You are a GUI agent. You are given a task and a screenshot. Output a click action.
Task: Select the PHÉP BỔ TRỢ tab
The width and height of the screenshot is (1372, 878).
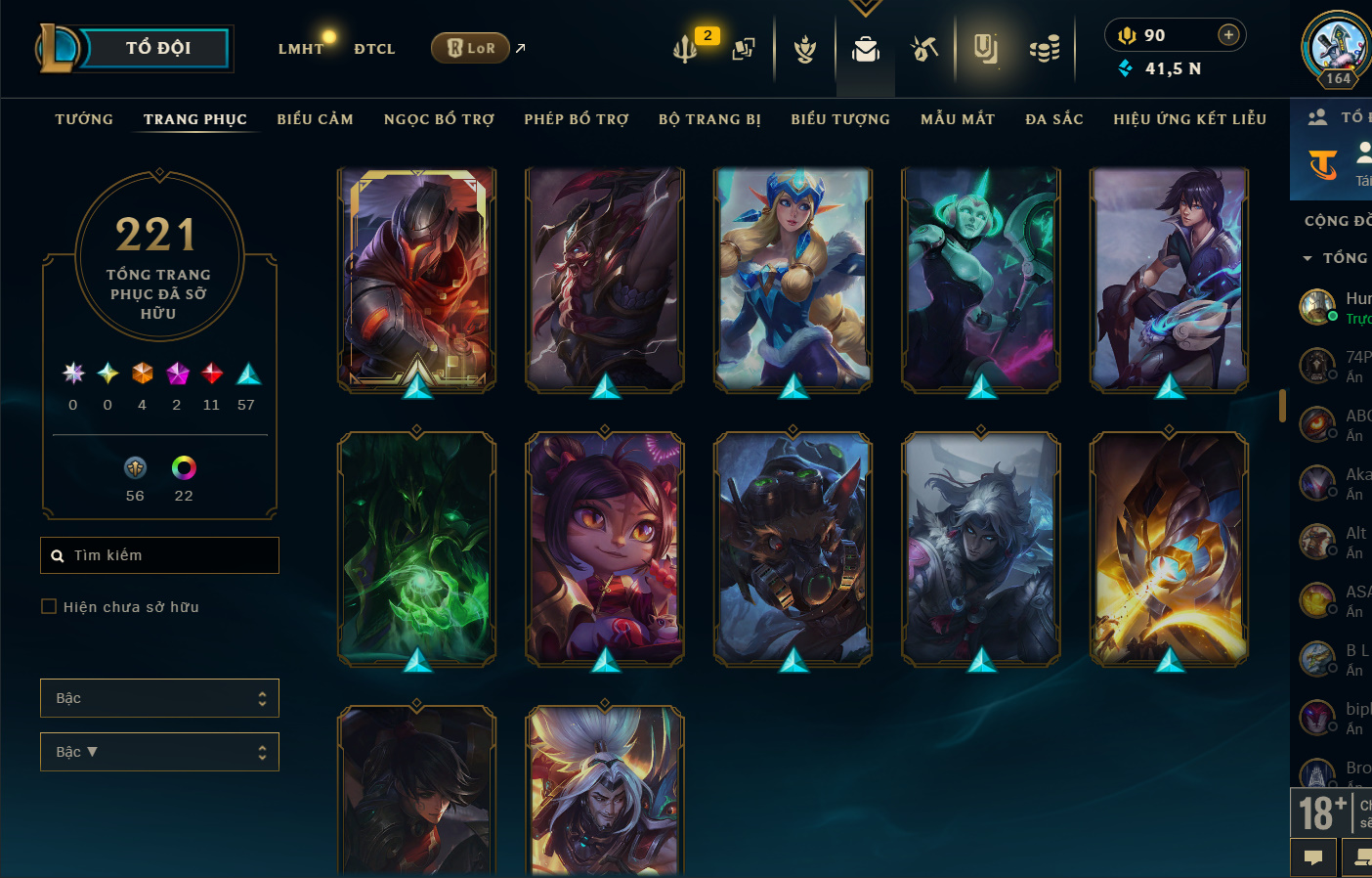[x=576, y=119]
